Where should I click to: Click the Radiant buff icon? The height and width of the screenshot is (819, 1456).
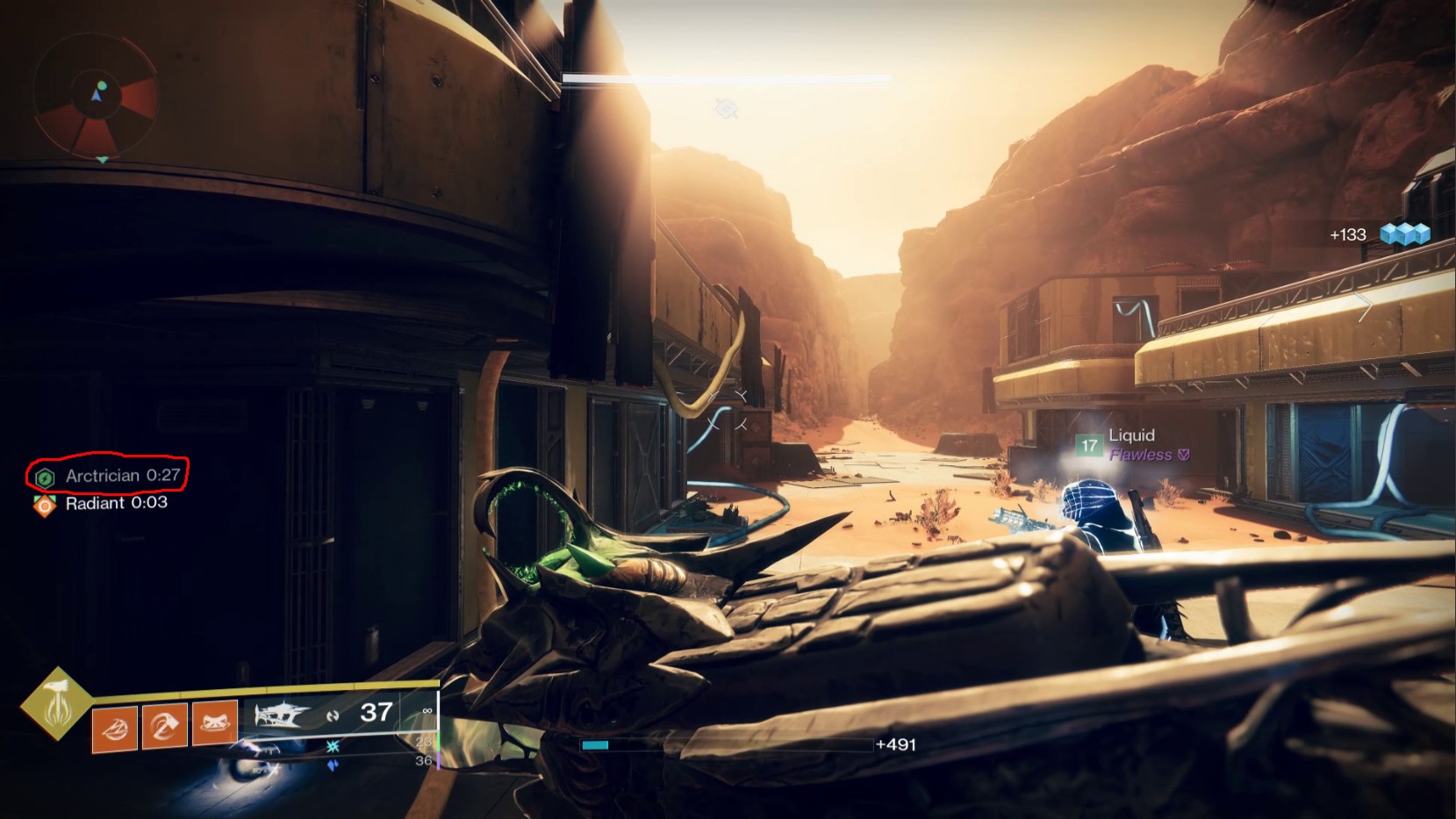[44, 505]
